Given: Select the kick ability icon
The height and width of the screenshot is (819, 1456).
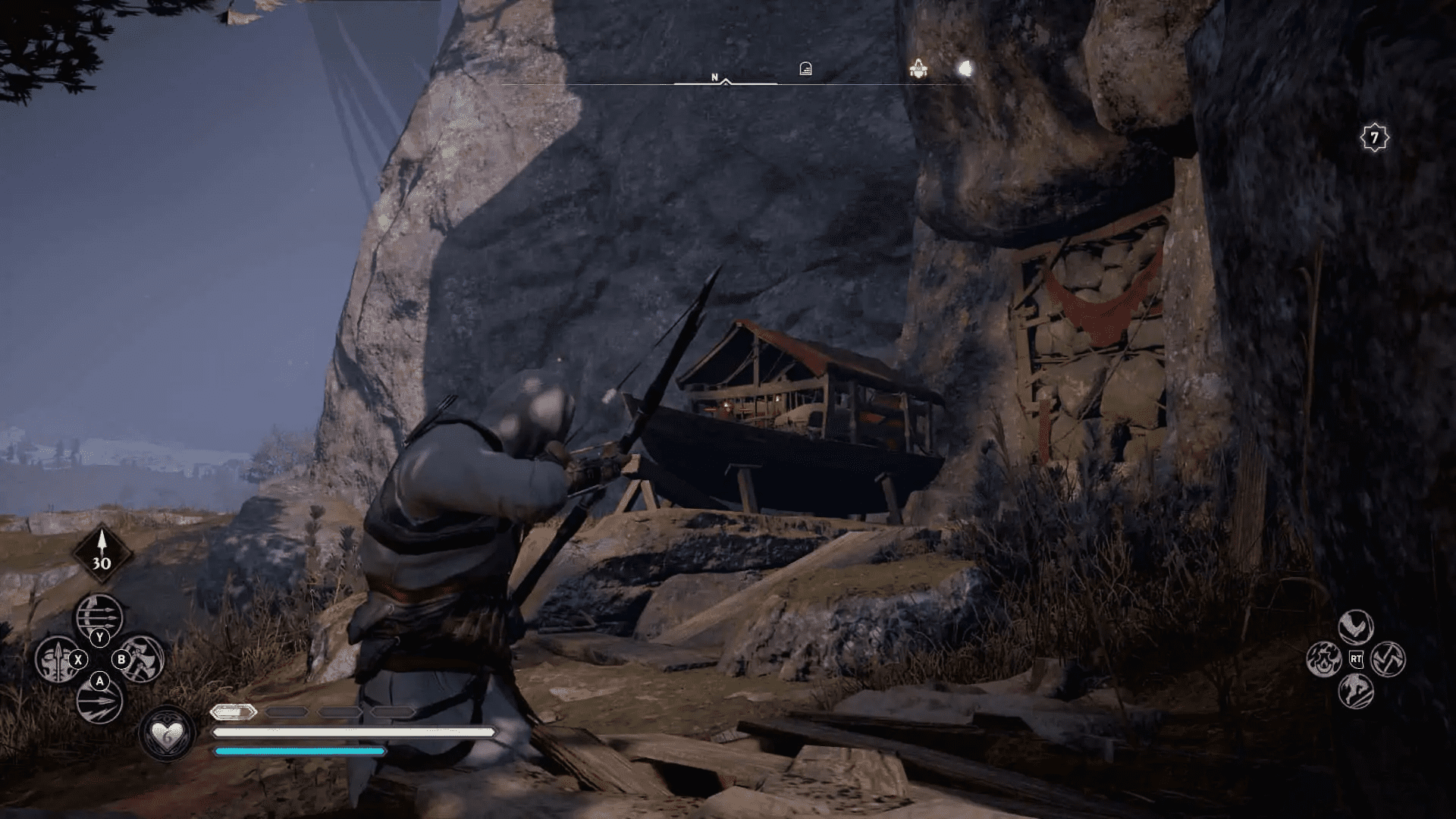Looking at the screenshot, I should [x=1355, y=691].
